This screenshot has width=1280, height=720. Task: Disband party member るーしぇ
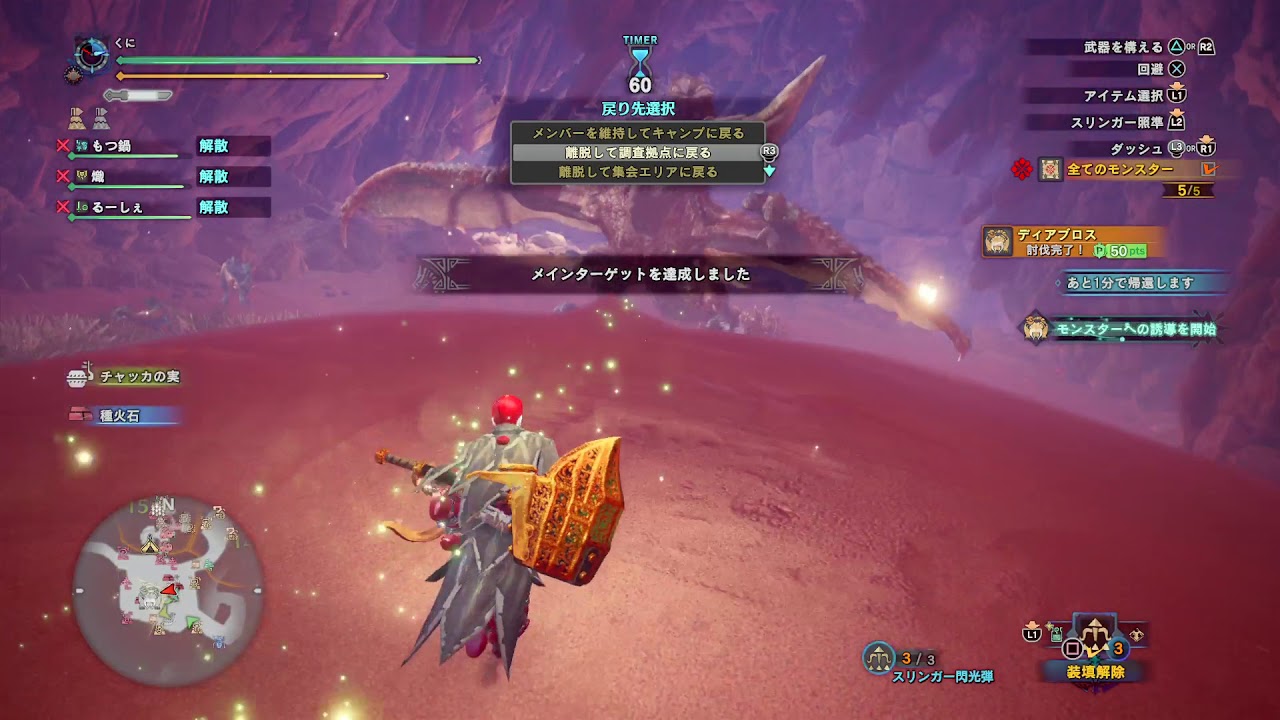point(214,207)
